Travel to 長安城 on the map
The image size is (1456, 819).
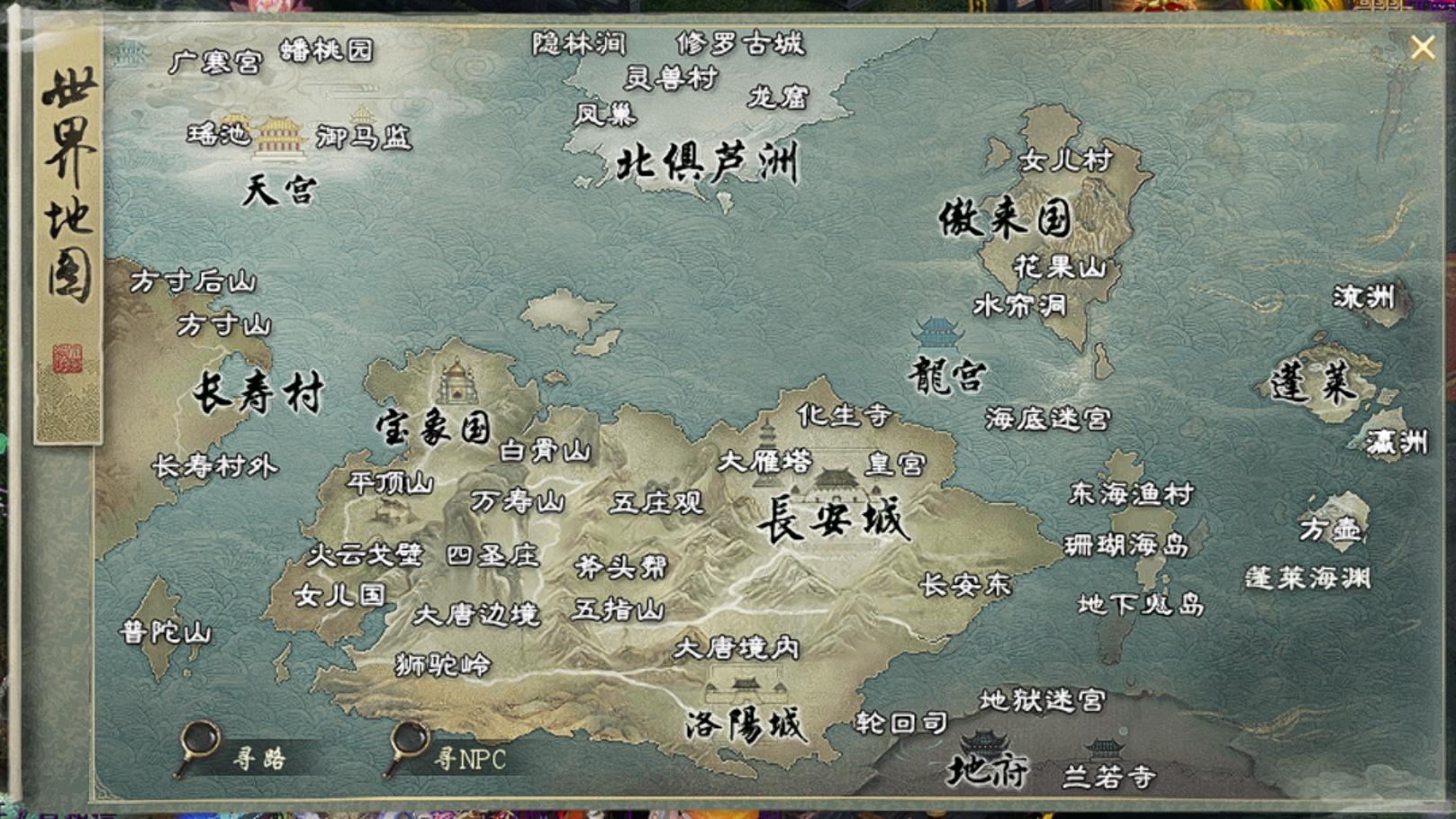(x=831, y=519)
